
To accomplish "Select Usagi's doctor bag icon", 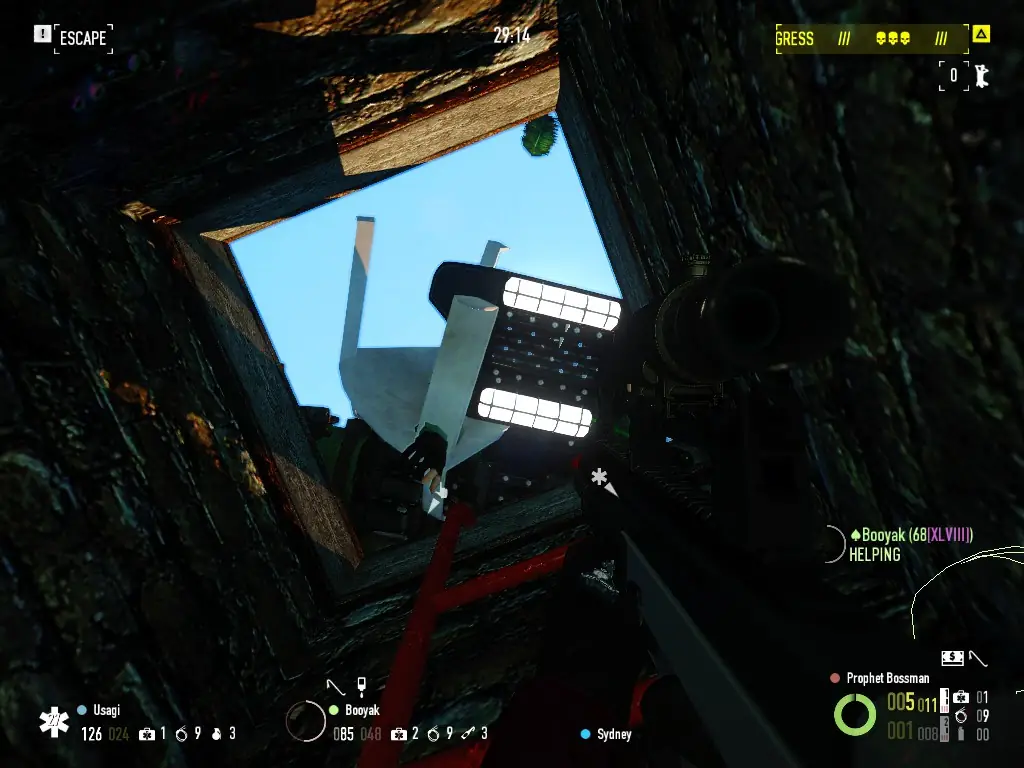I will tap(147, 734).
